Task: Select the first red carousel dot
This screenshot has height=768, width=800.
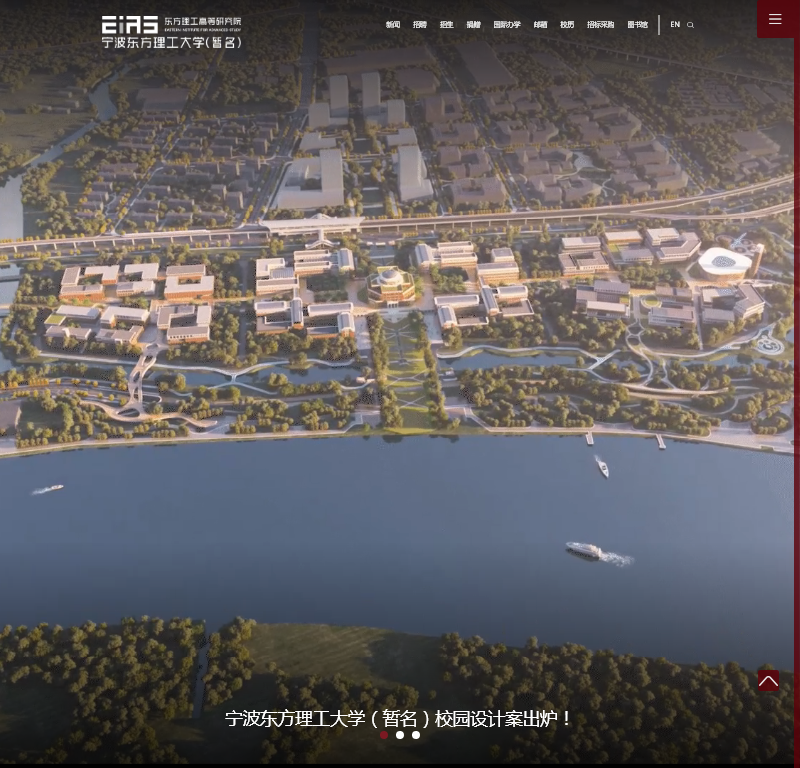Action: point(384,735)
